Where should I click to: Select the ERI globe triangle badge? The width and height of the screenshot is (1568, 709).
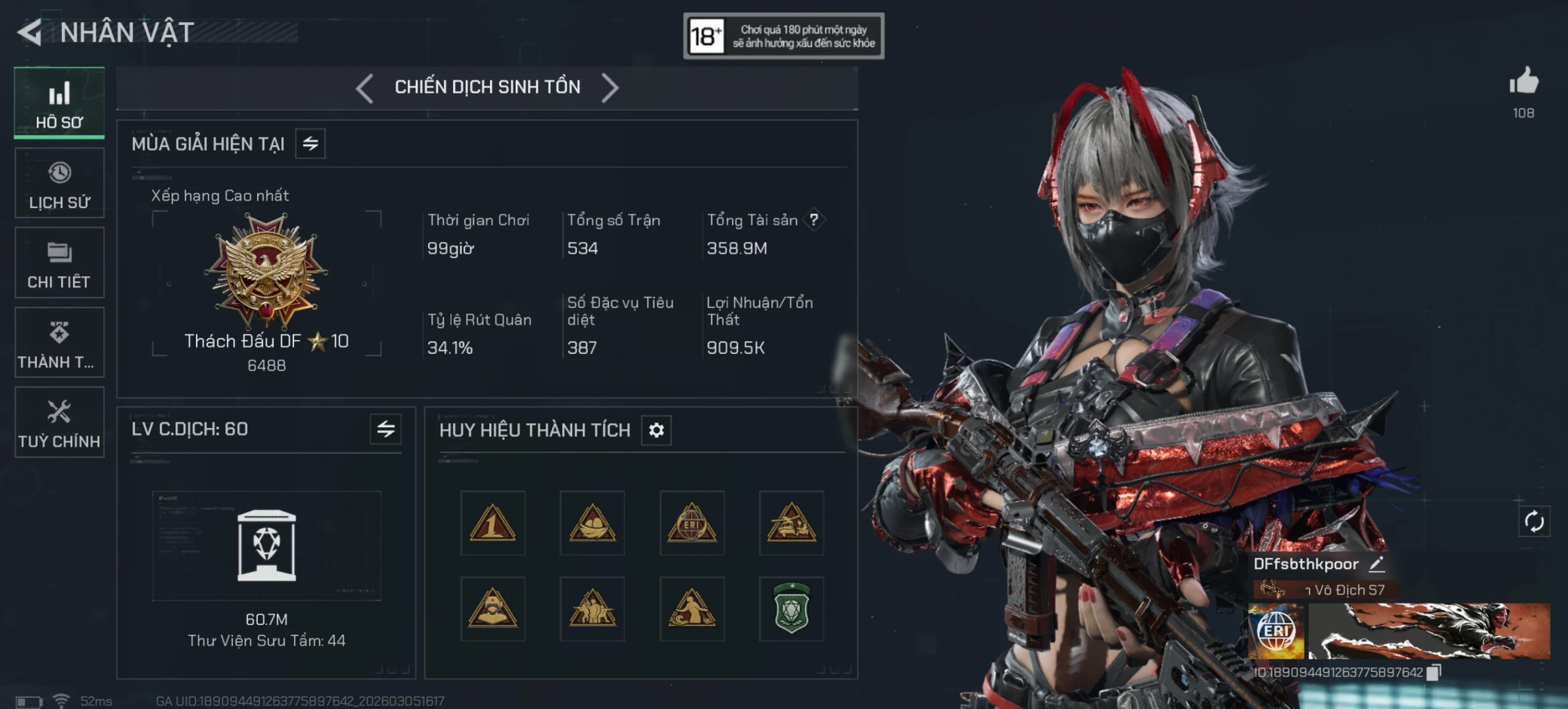tap(692, 523)
